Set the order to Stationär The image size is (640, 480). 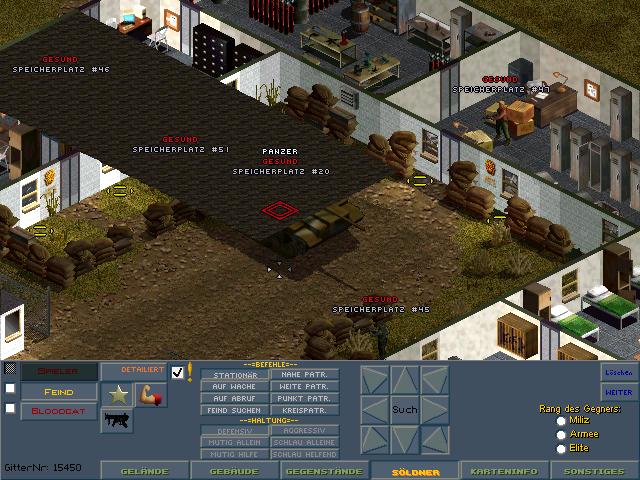235,375
